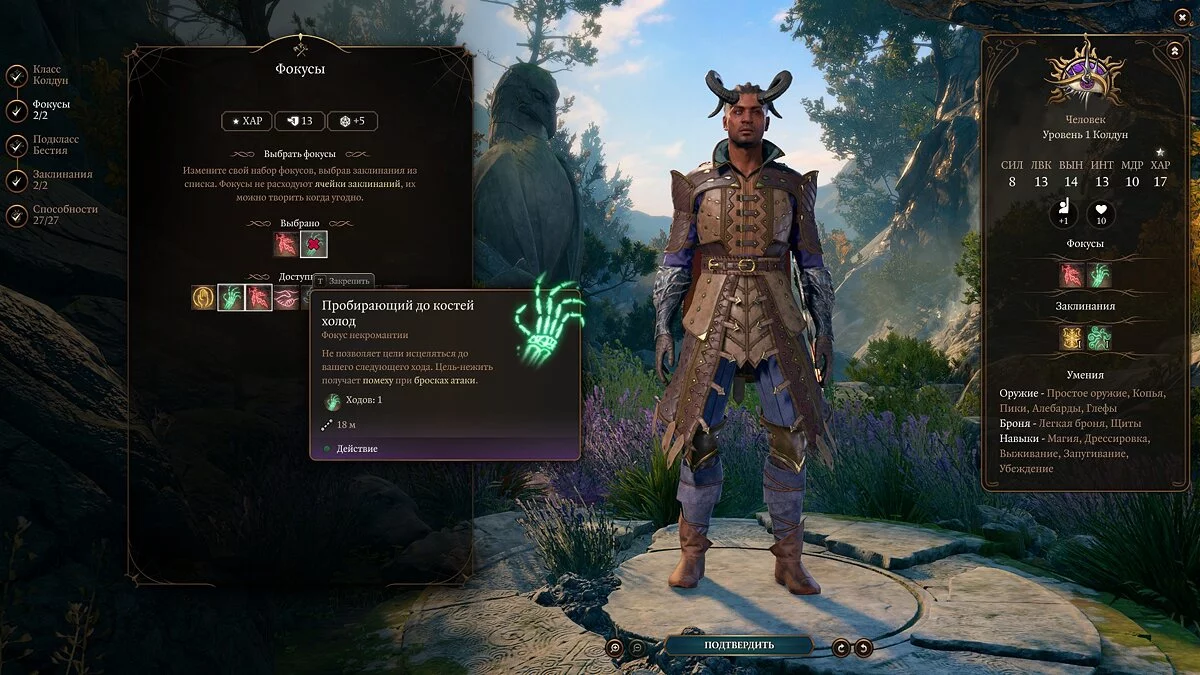Click the green swirl spell under Заклинания
This screenshot has width=1200, height=675.
1099,338
